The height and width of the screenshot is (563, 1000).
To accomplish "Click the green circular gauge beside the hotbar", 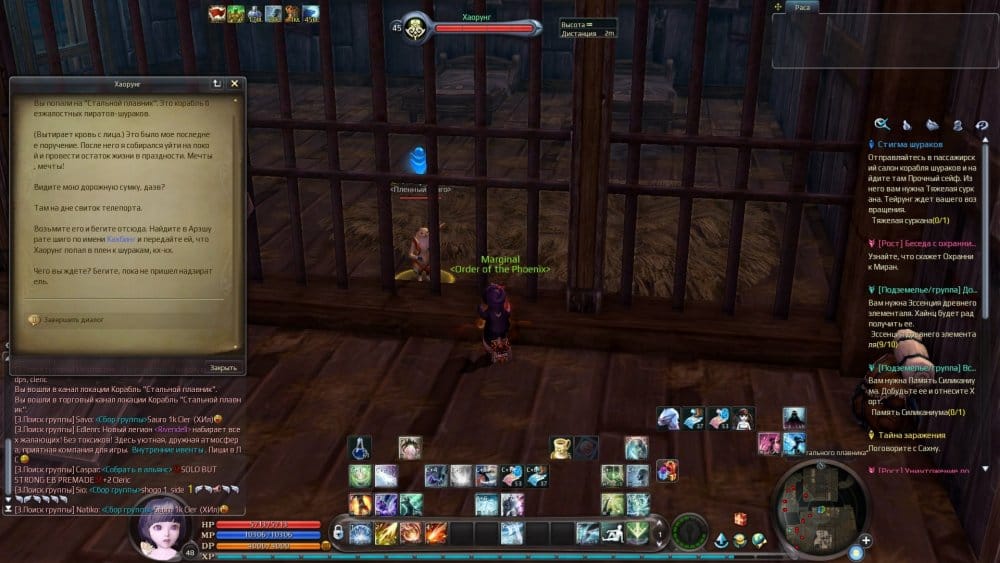I will point(690,530).
